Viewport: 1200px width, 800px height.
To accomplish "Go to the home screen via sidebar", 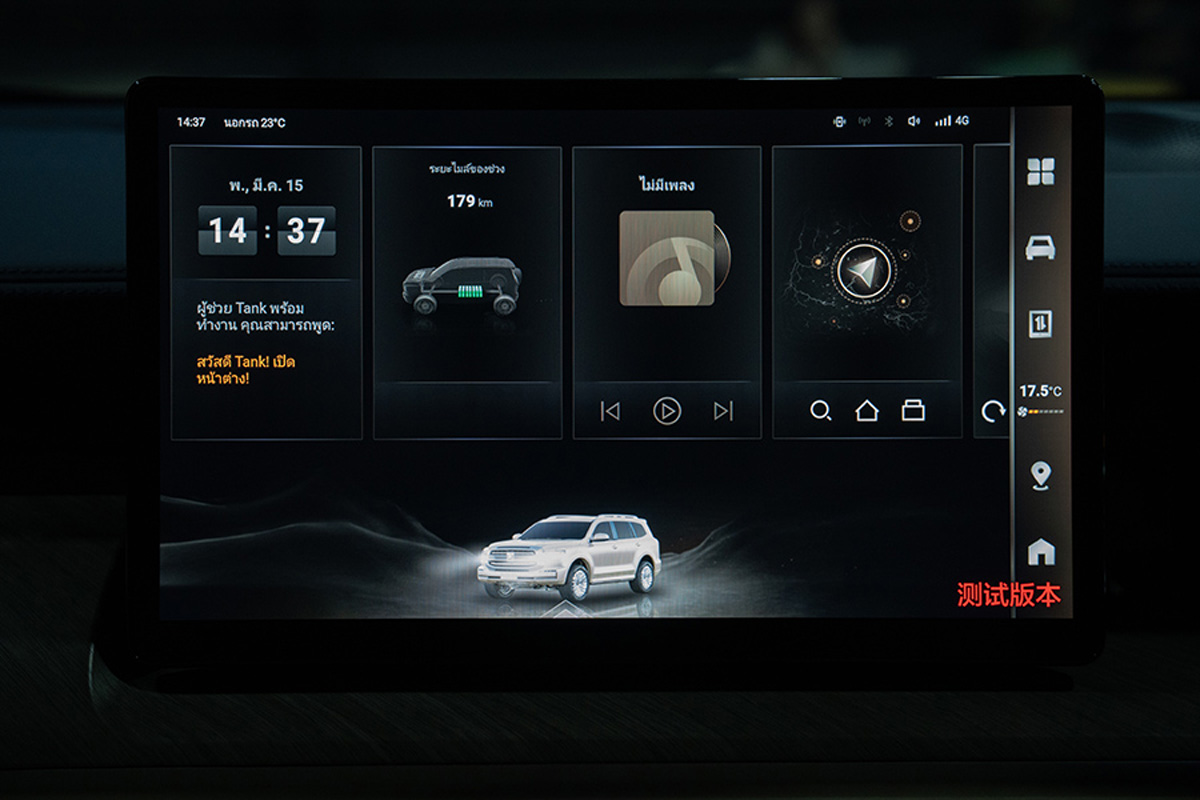I will pos(1040,551).
